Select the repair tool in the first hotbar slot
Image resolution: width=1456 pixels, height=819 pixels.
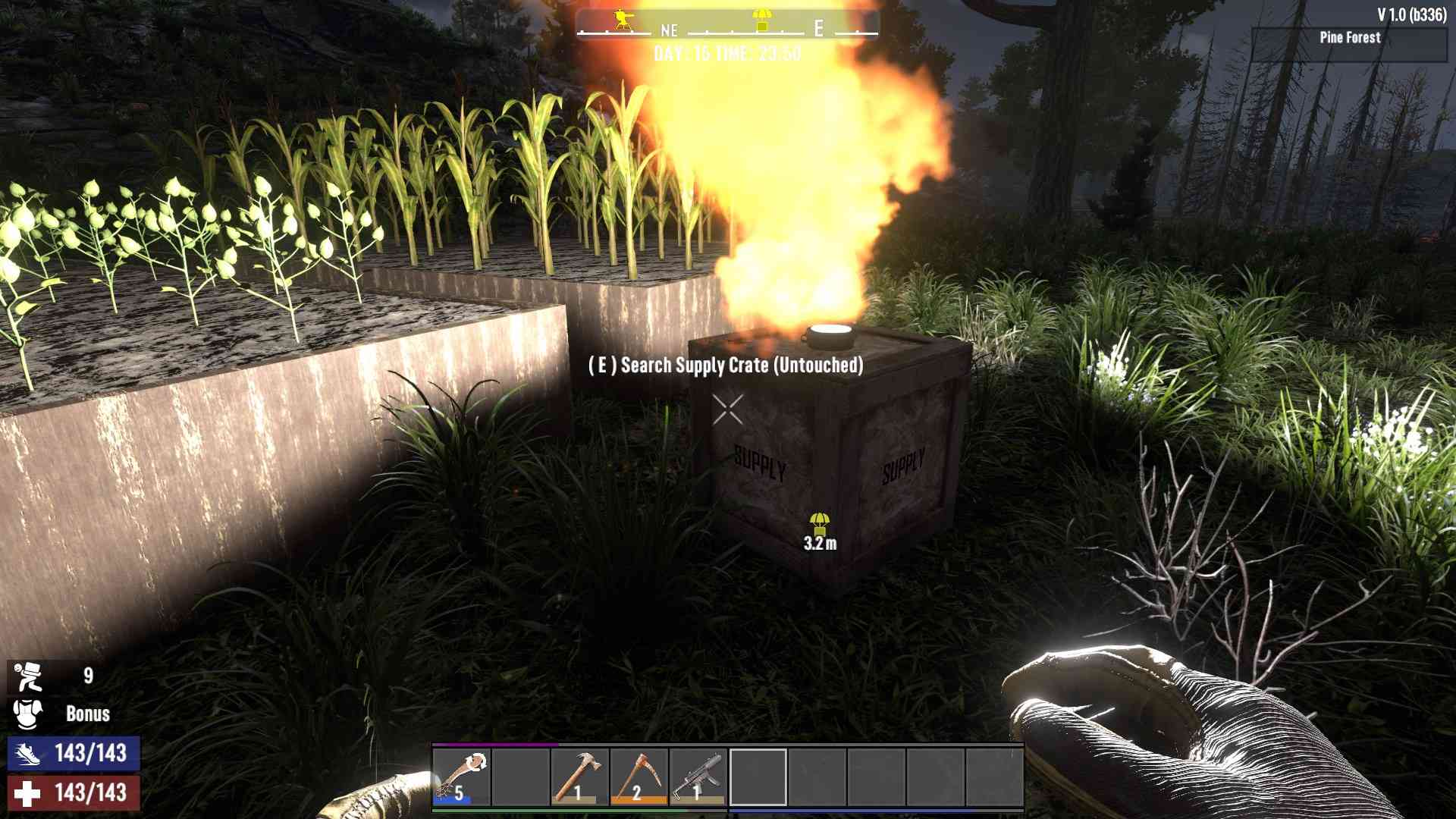461,777
